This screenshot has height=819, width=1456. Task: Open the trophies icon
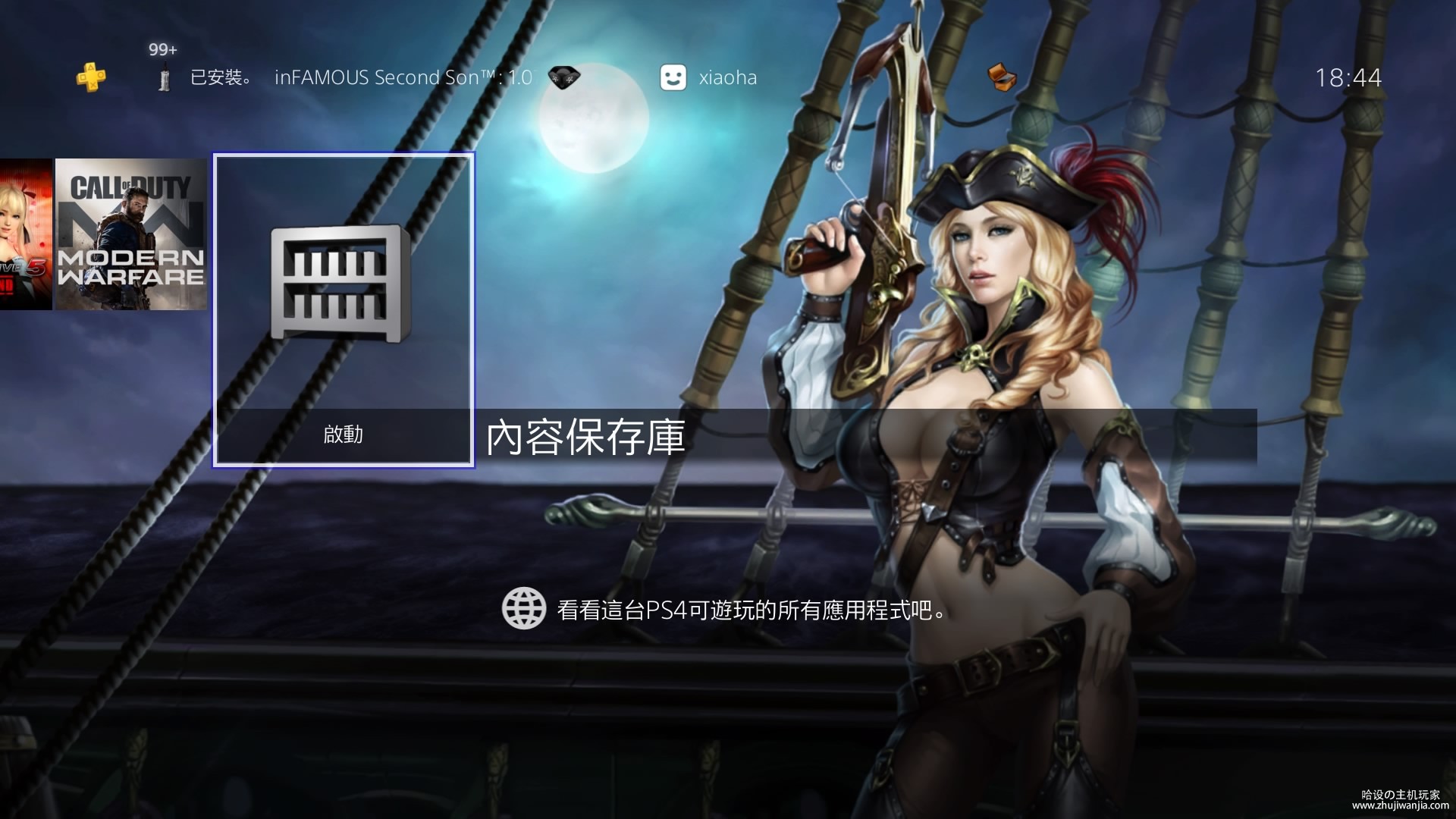1002,77
